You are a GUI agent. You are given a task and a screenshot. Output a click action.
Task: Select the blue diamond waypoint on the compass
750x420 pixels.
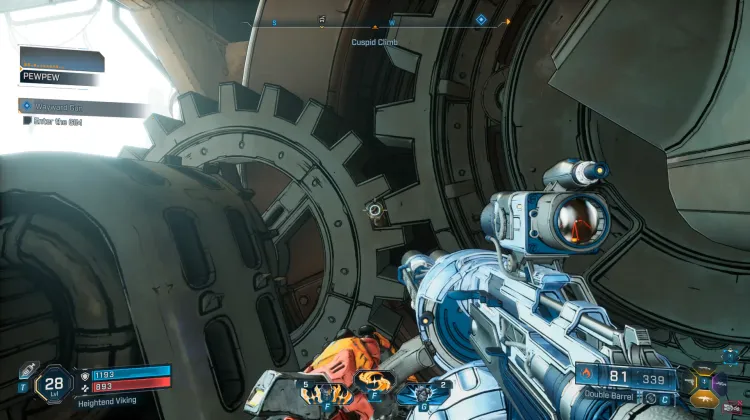coord(481,19)
